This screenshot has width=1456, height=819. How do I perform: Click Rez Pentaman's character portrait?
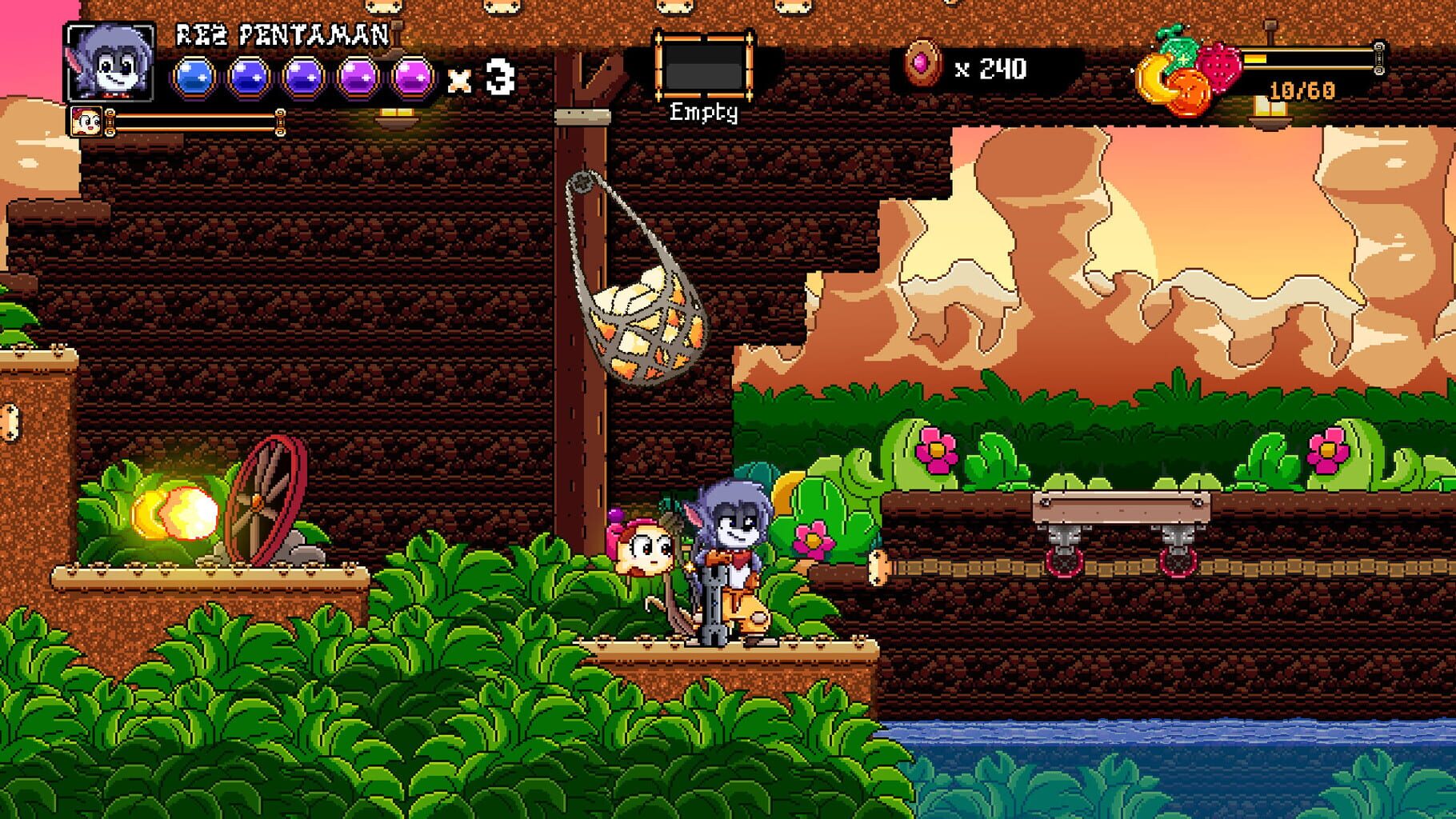pyautogui.click(x=108, y=64)
